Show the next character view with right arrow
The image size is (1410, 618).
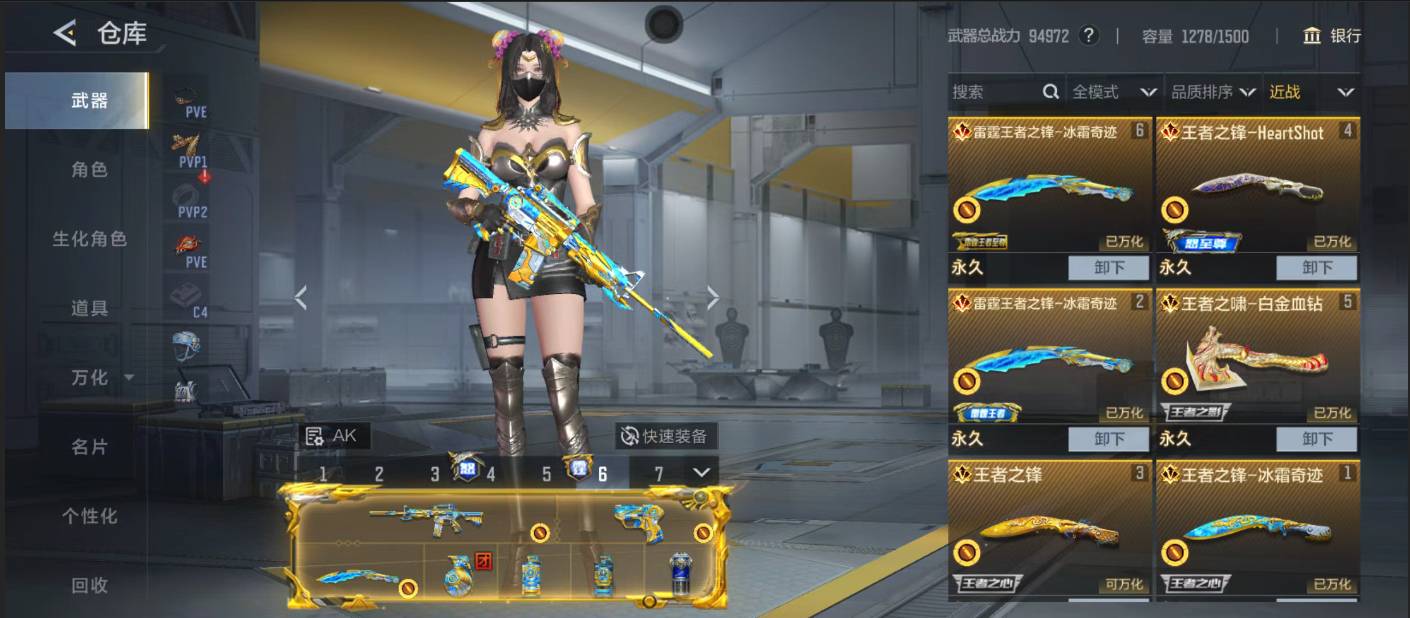click(713, 297)
